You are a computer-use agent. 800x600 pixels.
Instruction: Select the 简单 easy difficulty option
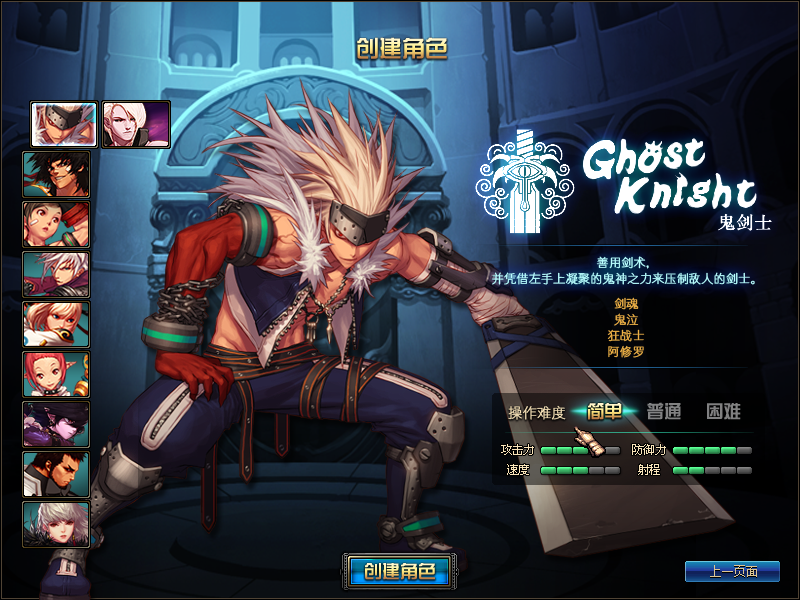(606, 411)
